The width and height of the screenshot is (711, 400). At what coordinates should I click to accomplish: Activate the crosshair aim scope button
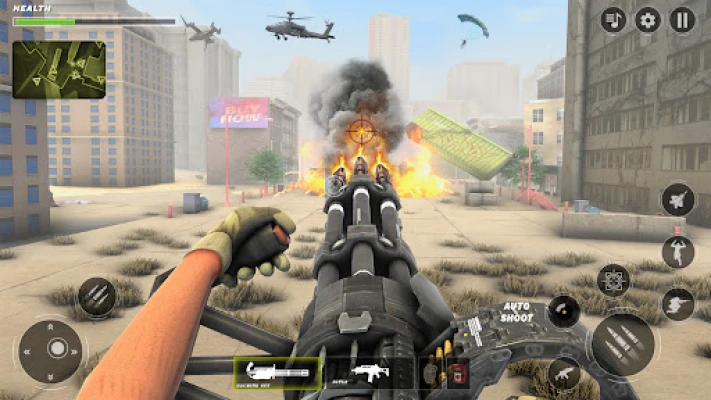[612, 281]
